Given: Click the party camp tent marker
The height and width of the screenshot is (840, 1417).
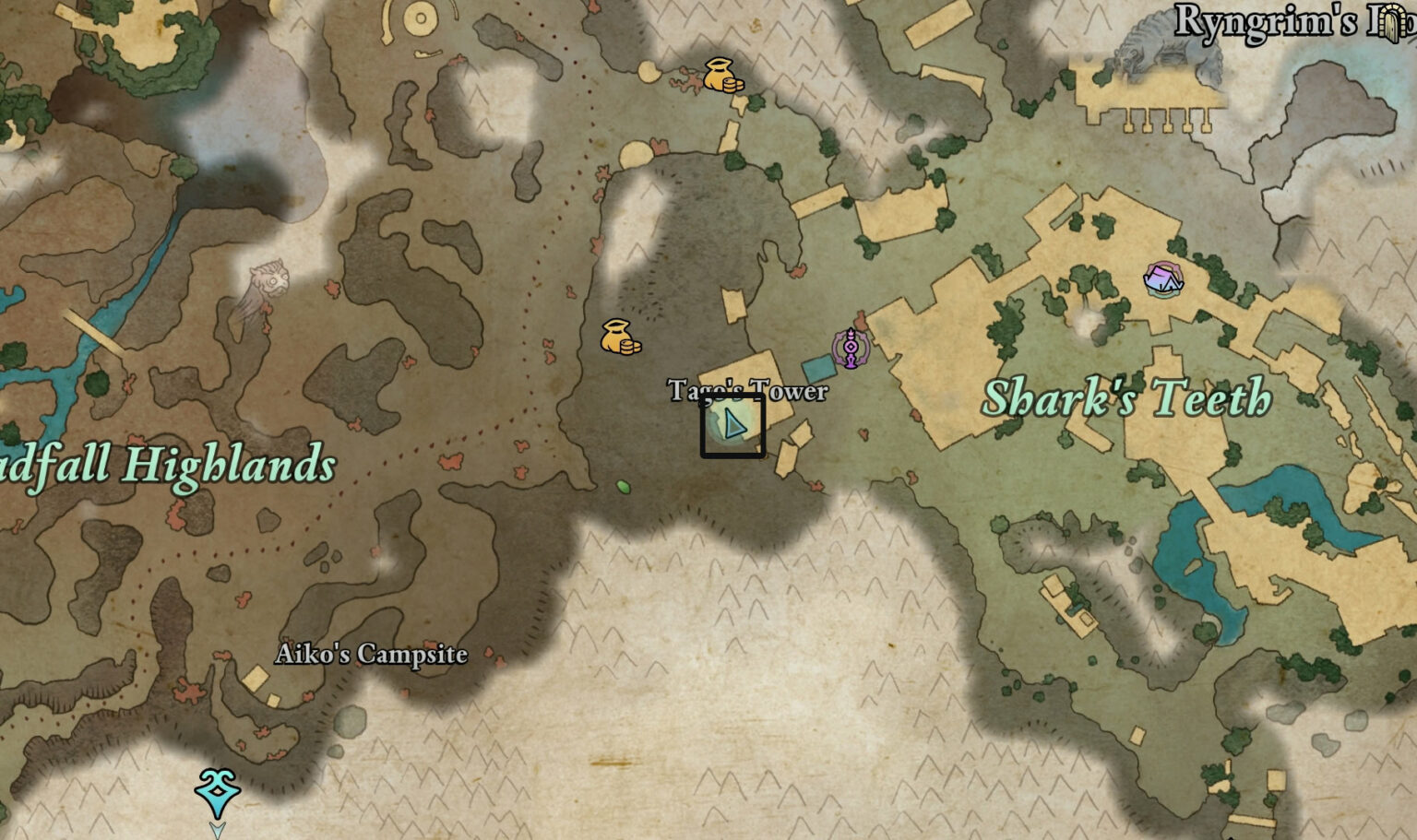Looking at the screenshot, I should pyautogui.click(x=1162, y=278).
